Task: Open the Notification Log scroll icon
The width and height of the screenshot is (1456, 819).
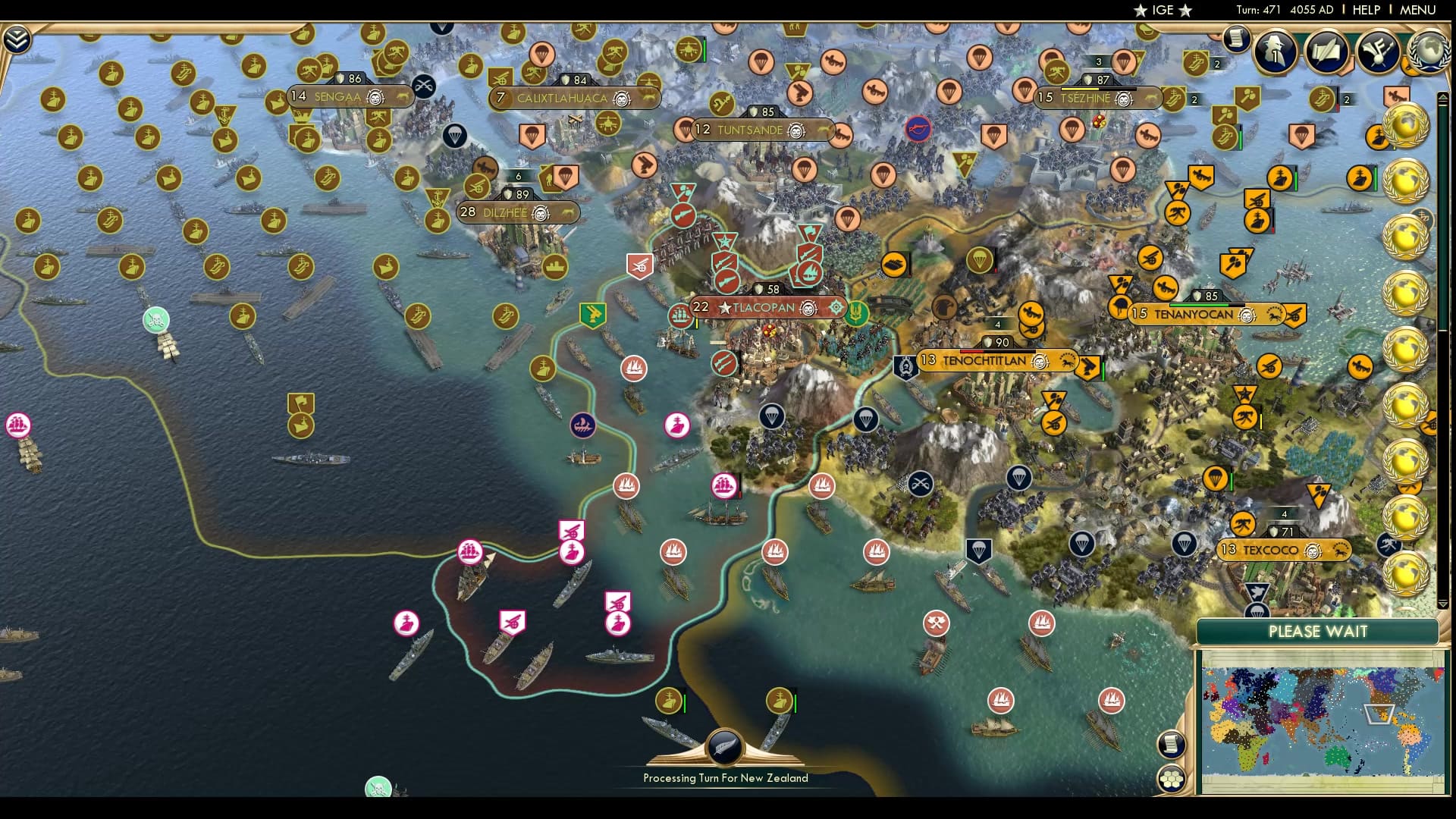Action: tap(1236, 39)
